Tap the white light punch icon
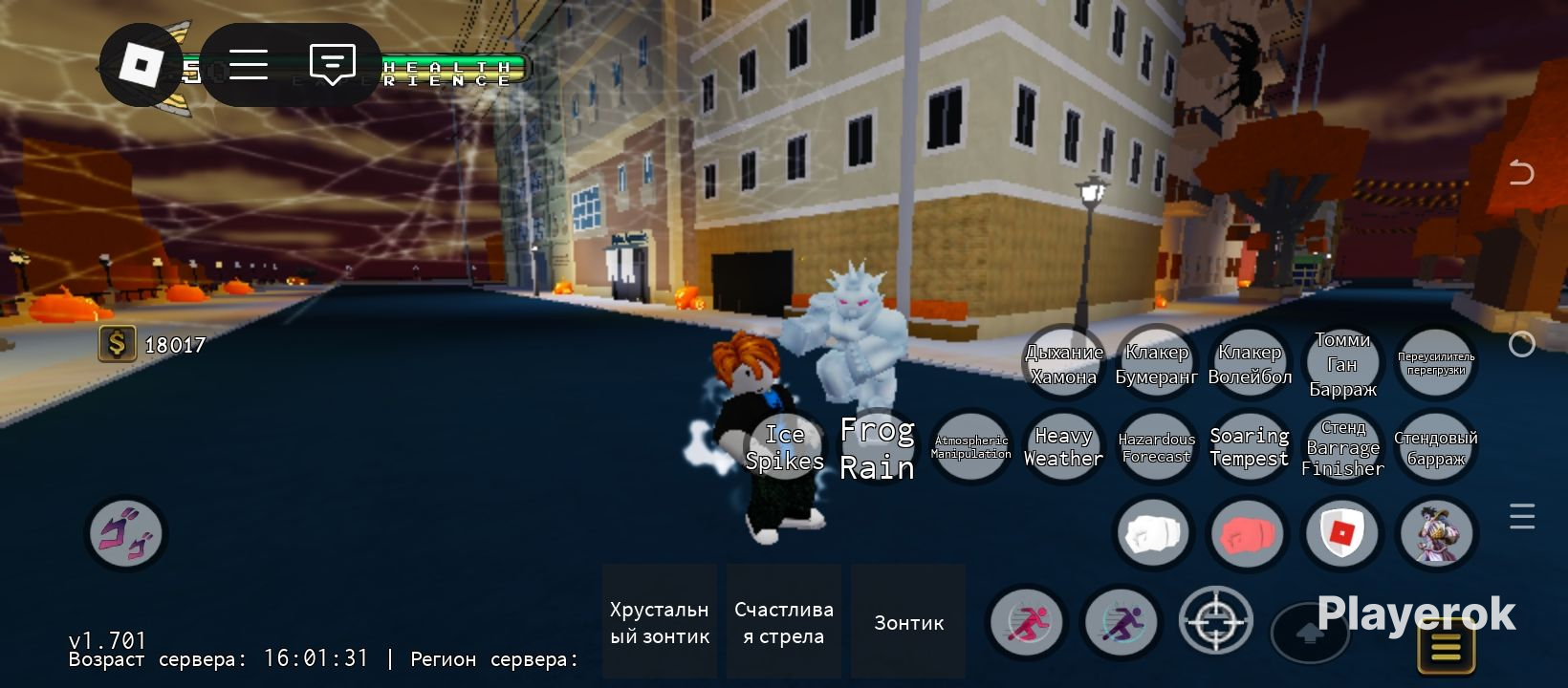 [x=1153, y=533]
